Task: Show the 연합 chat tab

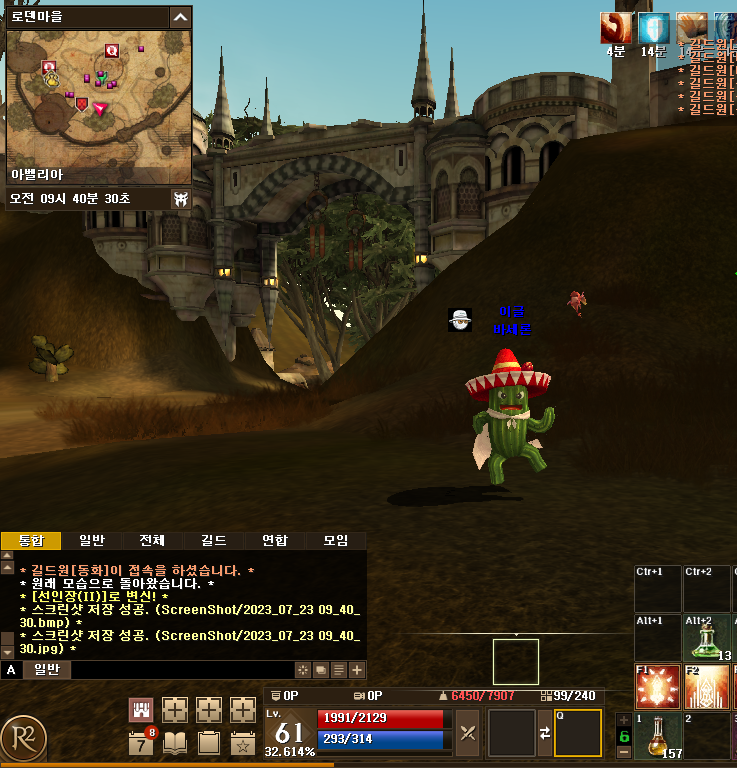Action: pyautogui.click(x=274, y=541)
